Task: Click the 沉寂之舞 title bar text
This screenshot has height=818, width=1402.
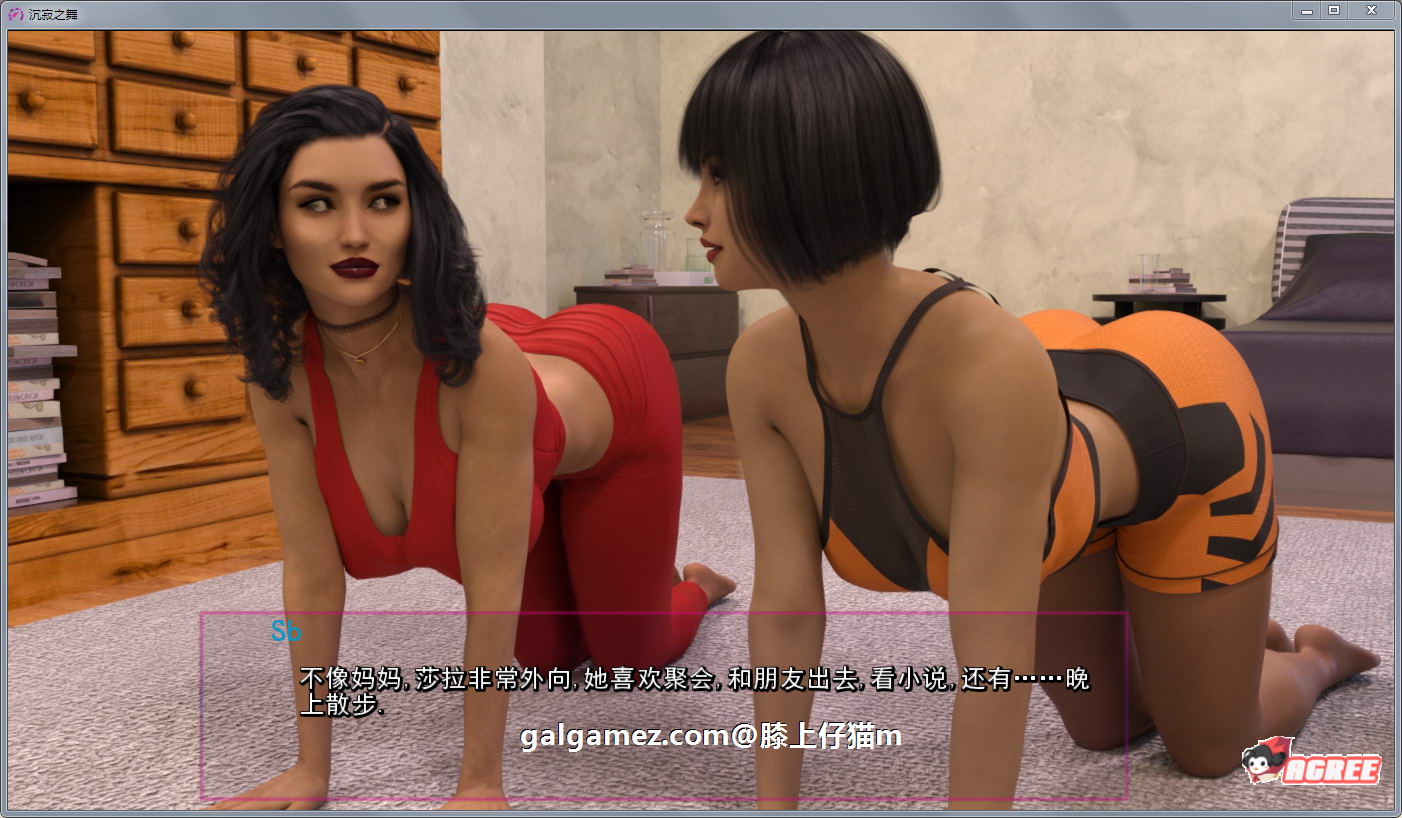Action: (x=50, y=10)
